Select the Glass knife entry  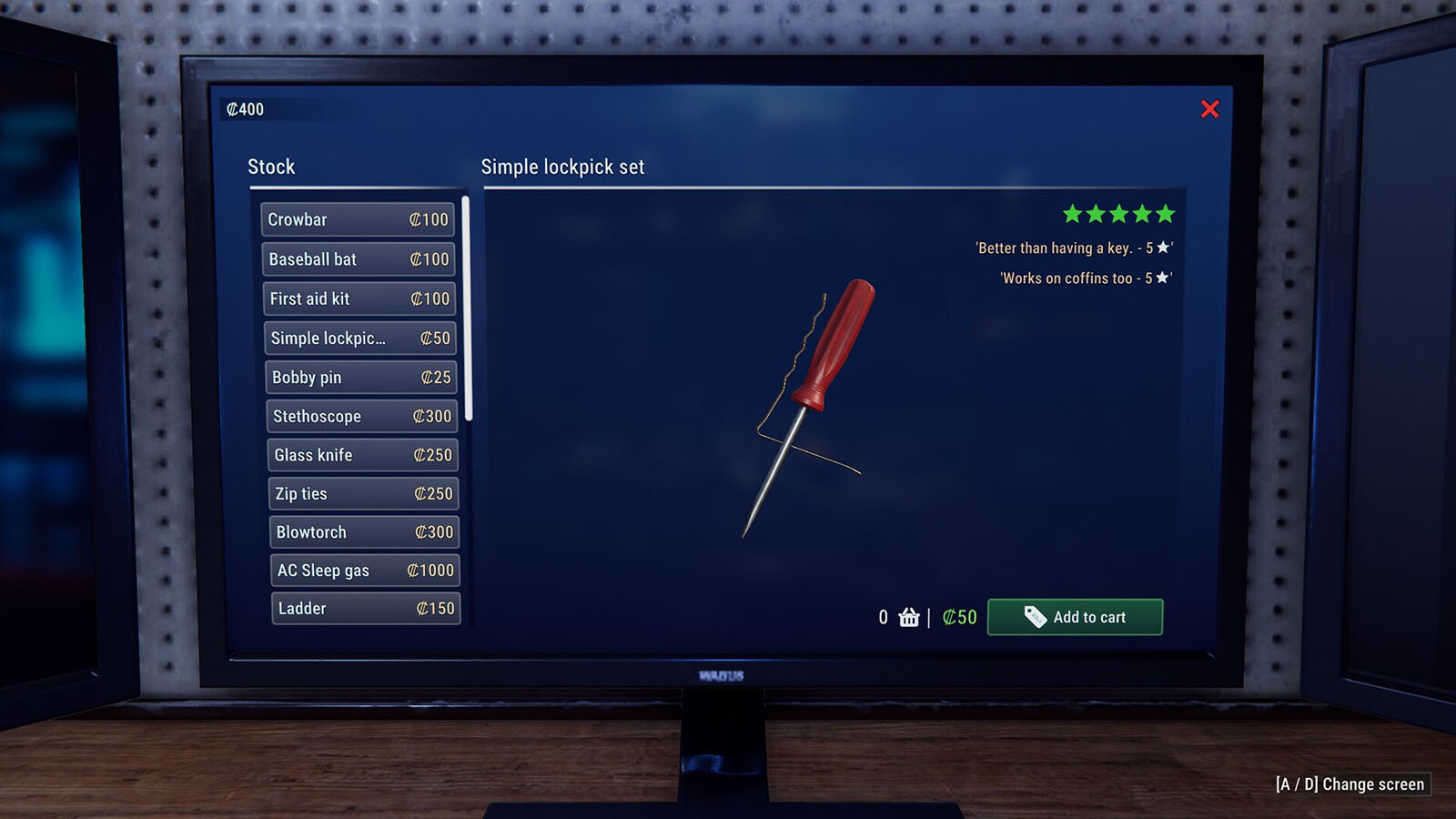pos(363,455)
